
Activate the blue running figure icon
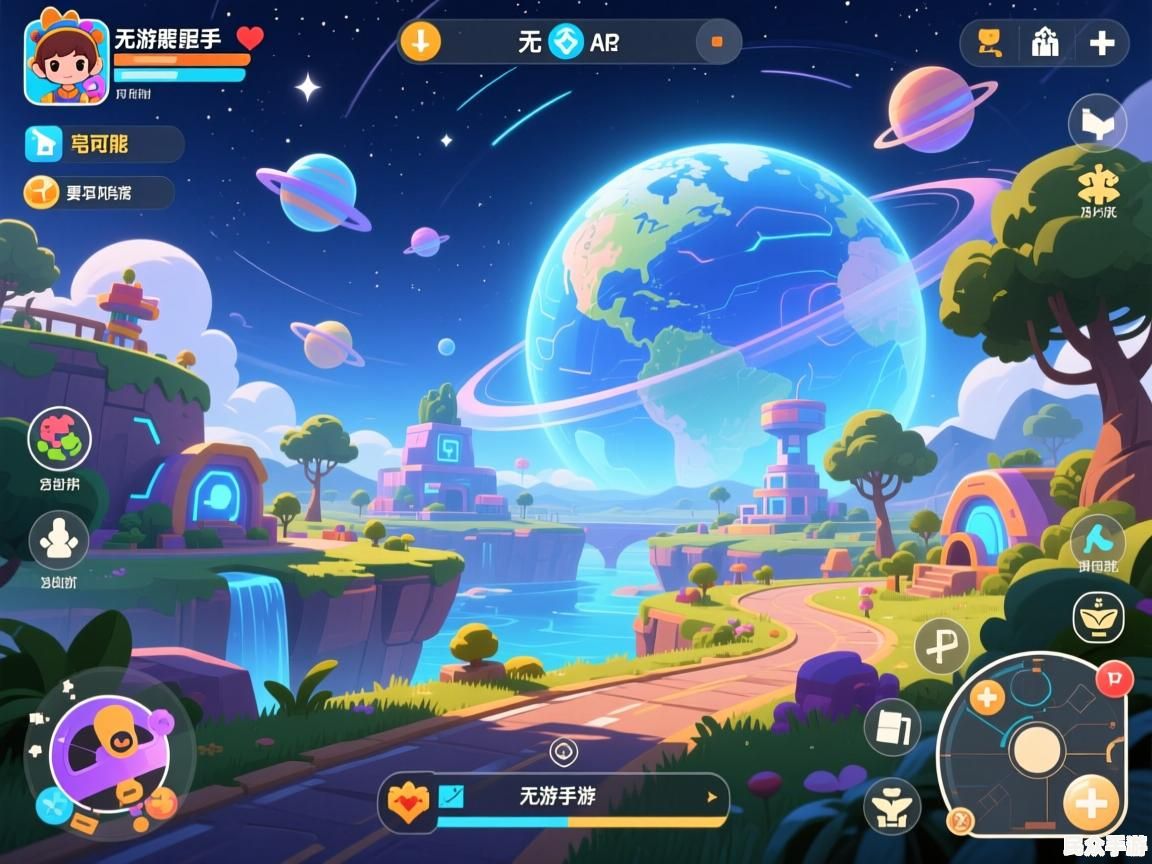tap(1098, 541)
